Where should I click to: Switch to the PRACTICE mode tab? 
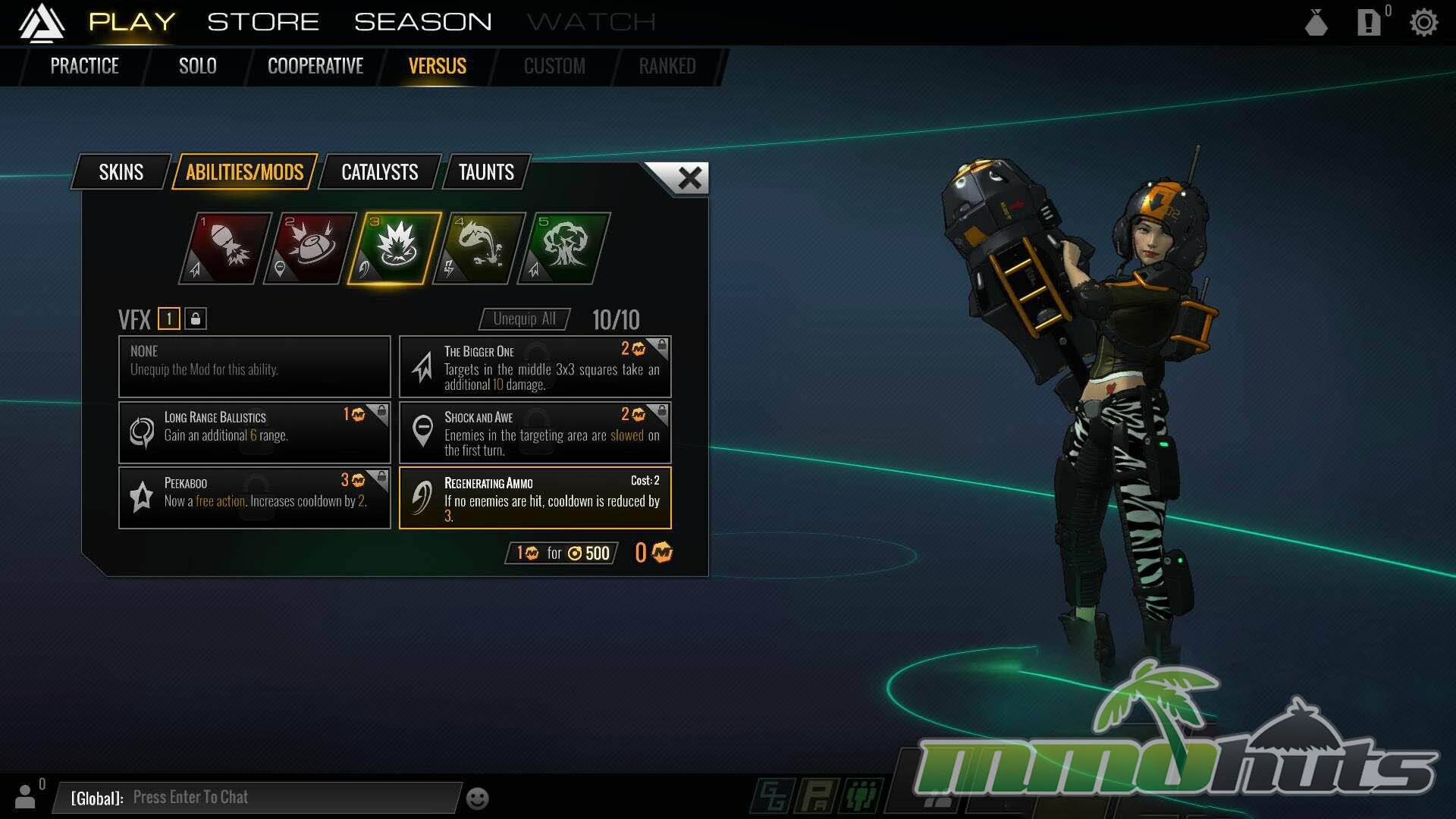coord(84,66)
